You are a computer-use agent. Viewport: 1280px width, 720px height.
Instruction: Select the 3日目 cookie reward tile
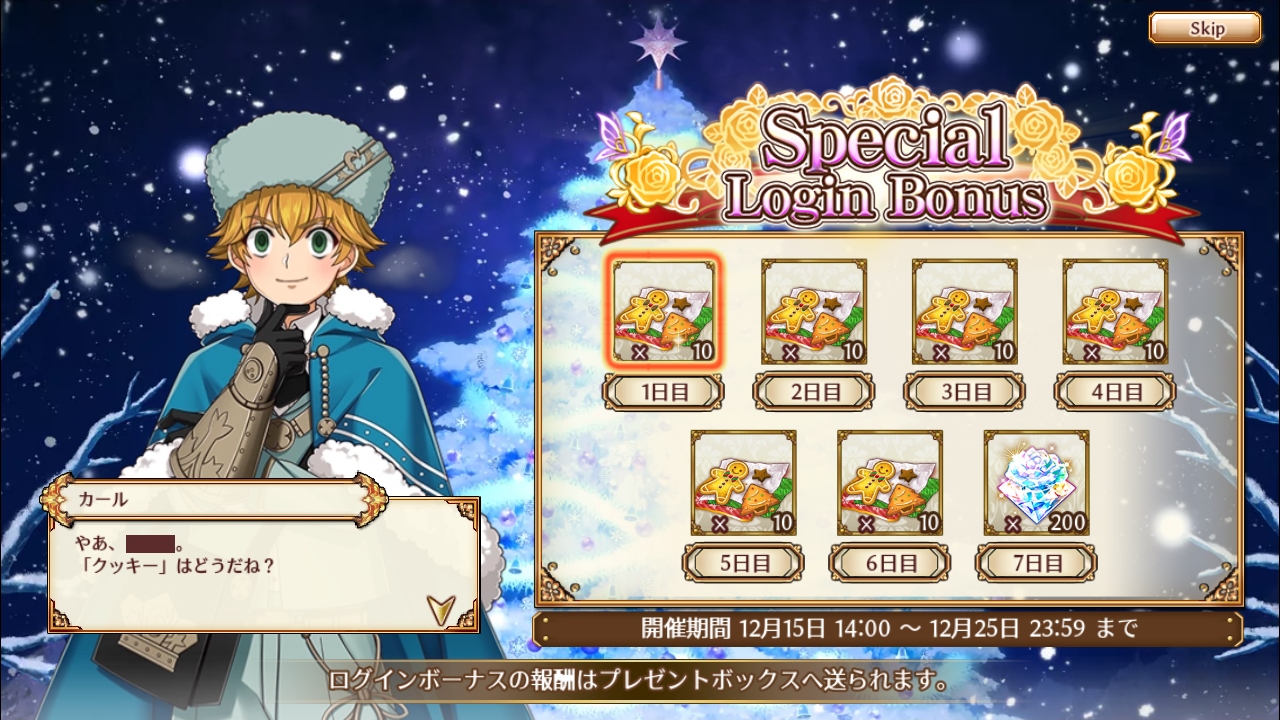pos(964,312)
